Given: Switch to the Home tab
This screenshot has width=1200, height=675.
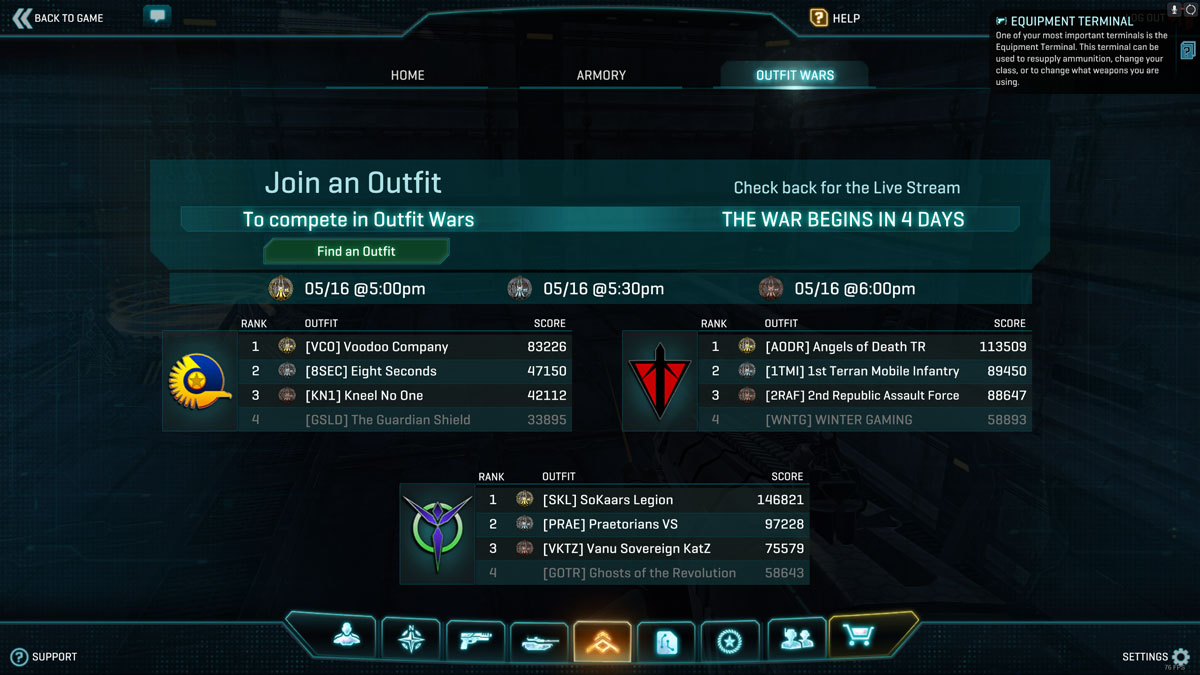Looking at the screenshot, I should 407,75.
